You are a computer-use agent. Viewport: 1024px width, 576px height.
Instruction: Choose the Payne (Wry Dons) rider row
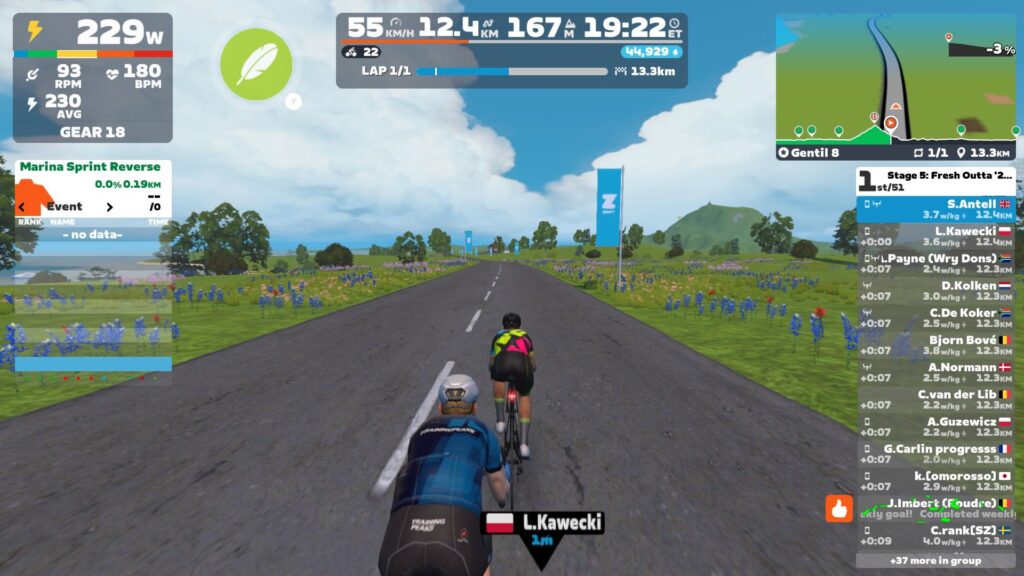[x=935, y=263]
